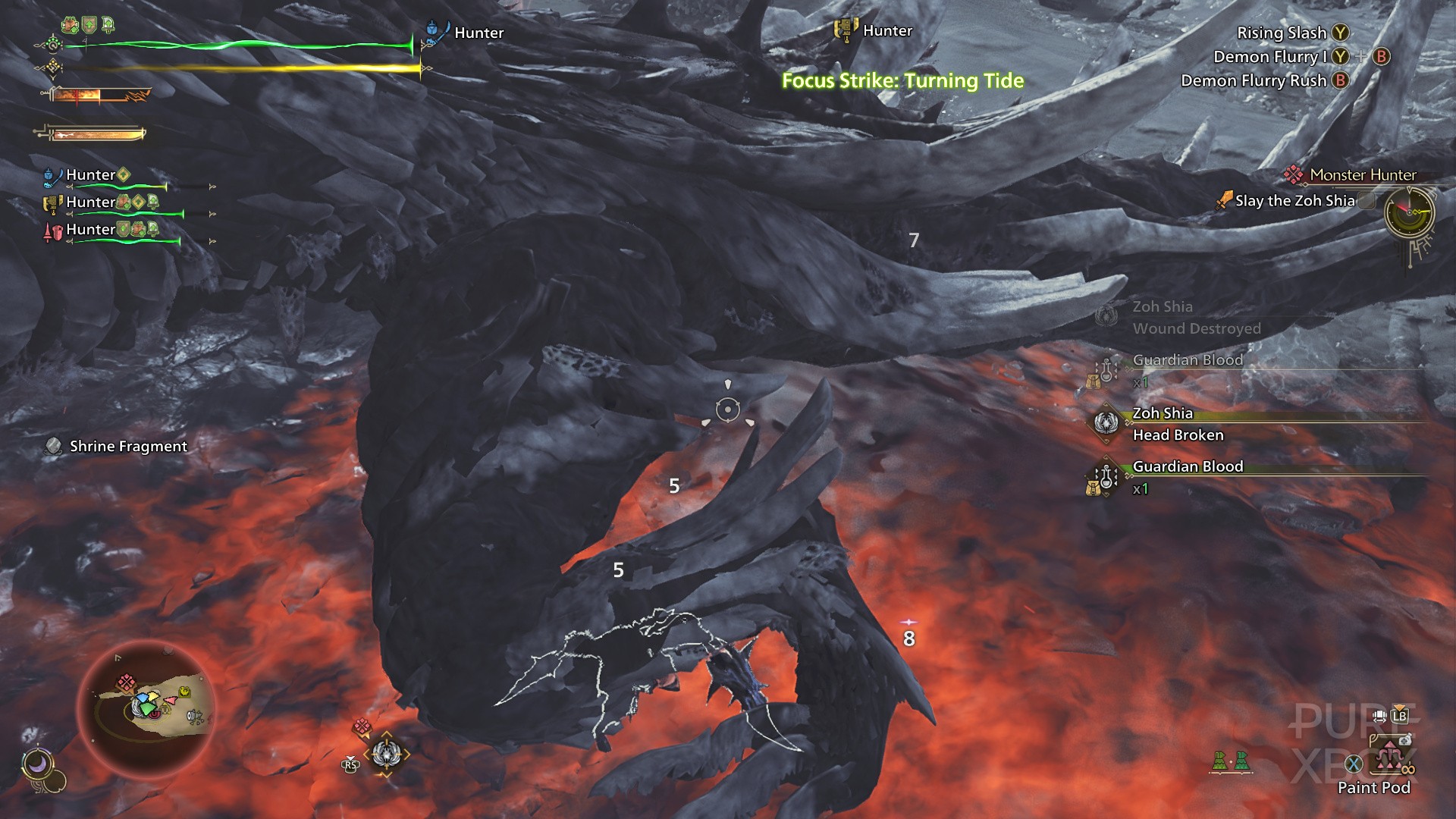
Task: Click the Shrine Fragment pickup notice
Action: 127,447
